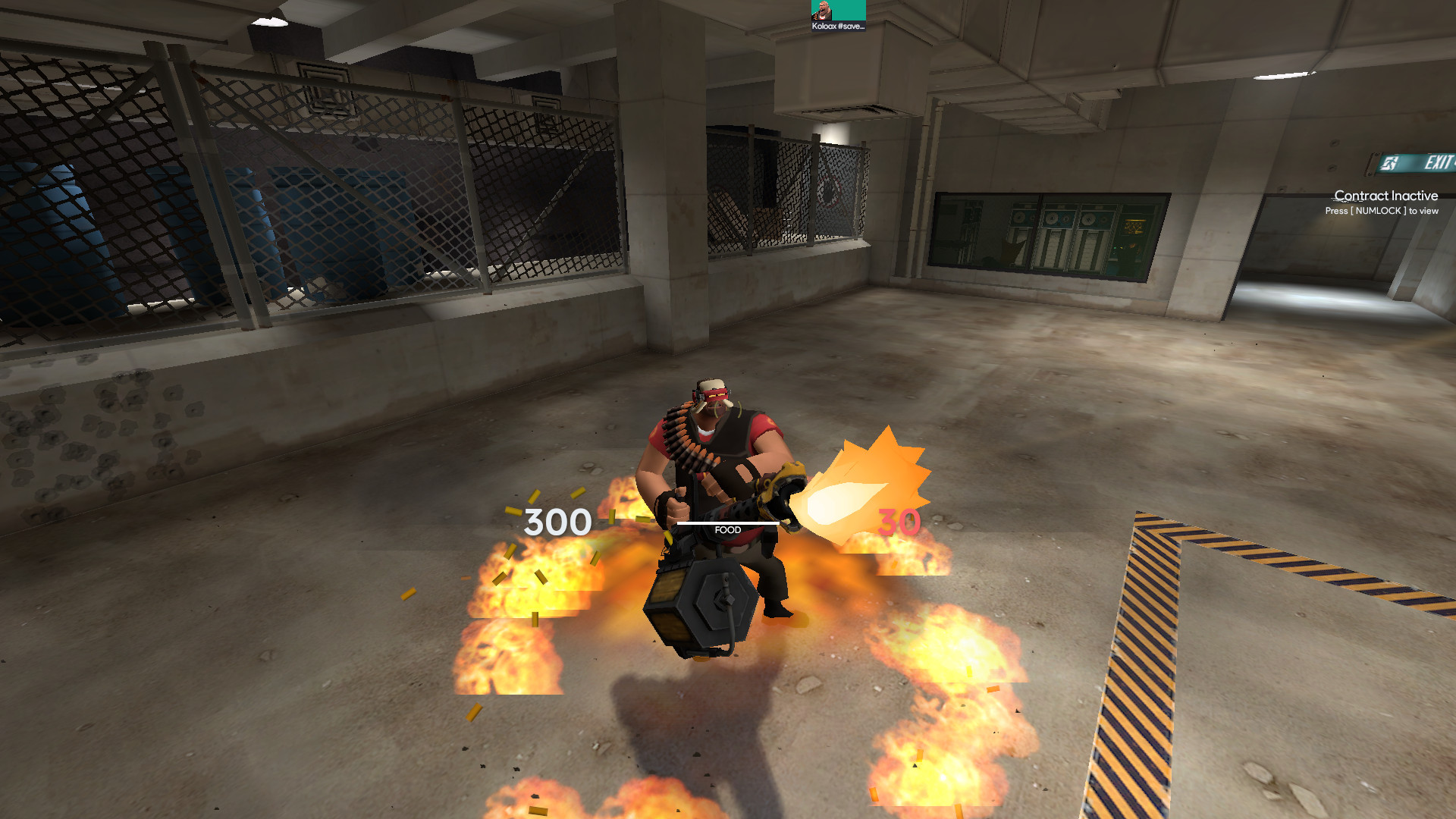Viewport: 1456px width, 819px height.
Task: Click the ammo drum attached to the minigun
Action: pyautogui.click(x=701, y=607)
